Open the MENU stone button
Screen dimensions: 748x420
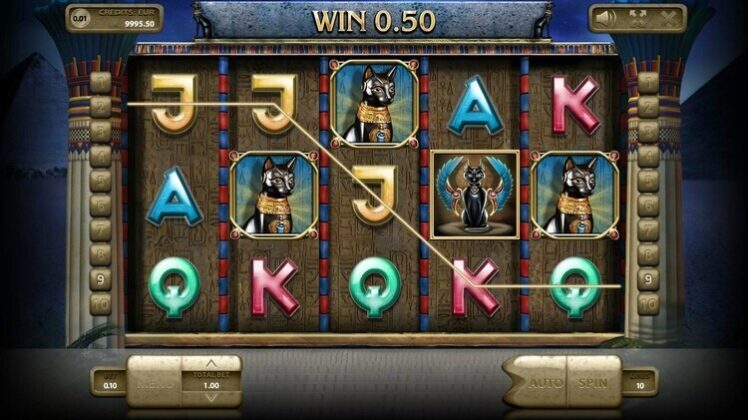[156, 381]
